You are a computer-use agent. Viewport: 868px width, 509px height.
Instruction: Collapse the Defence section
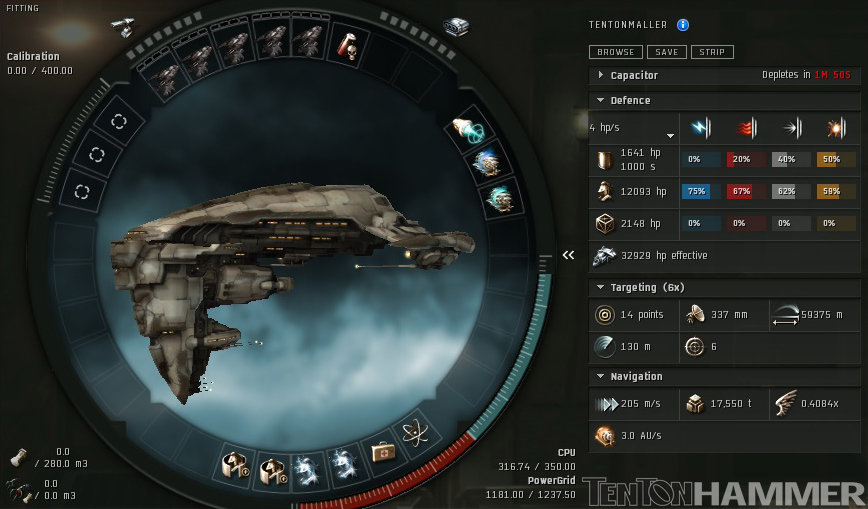point(601,100)
